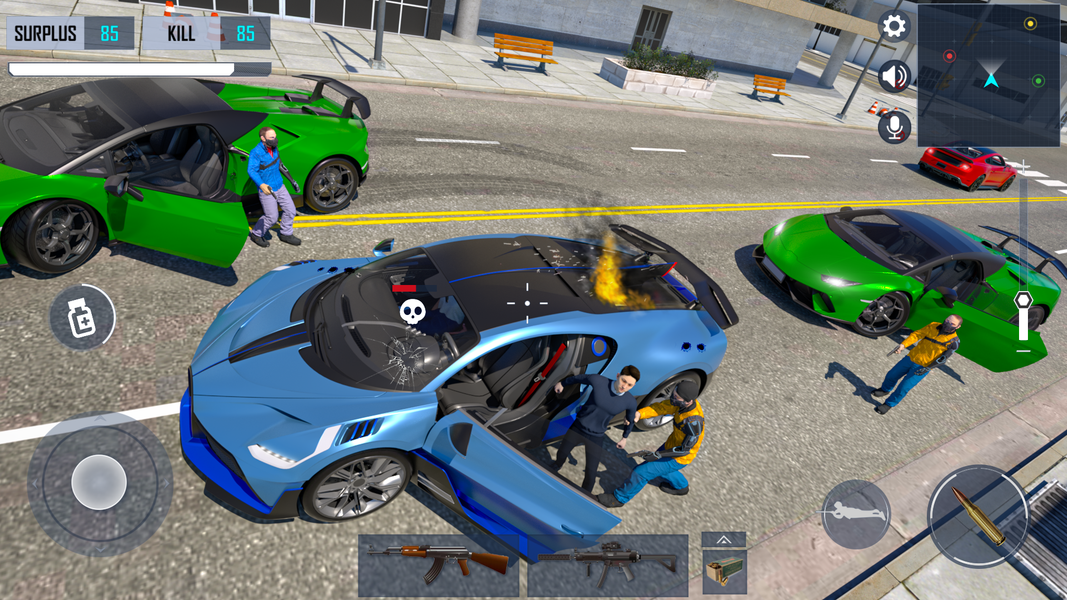Select the scoped black rifle slot
Viewport: 1067px width, 600px height.
[x=608, y=565]
